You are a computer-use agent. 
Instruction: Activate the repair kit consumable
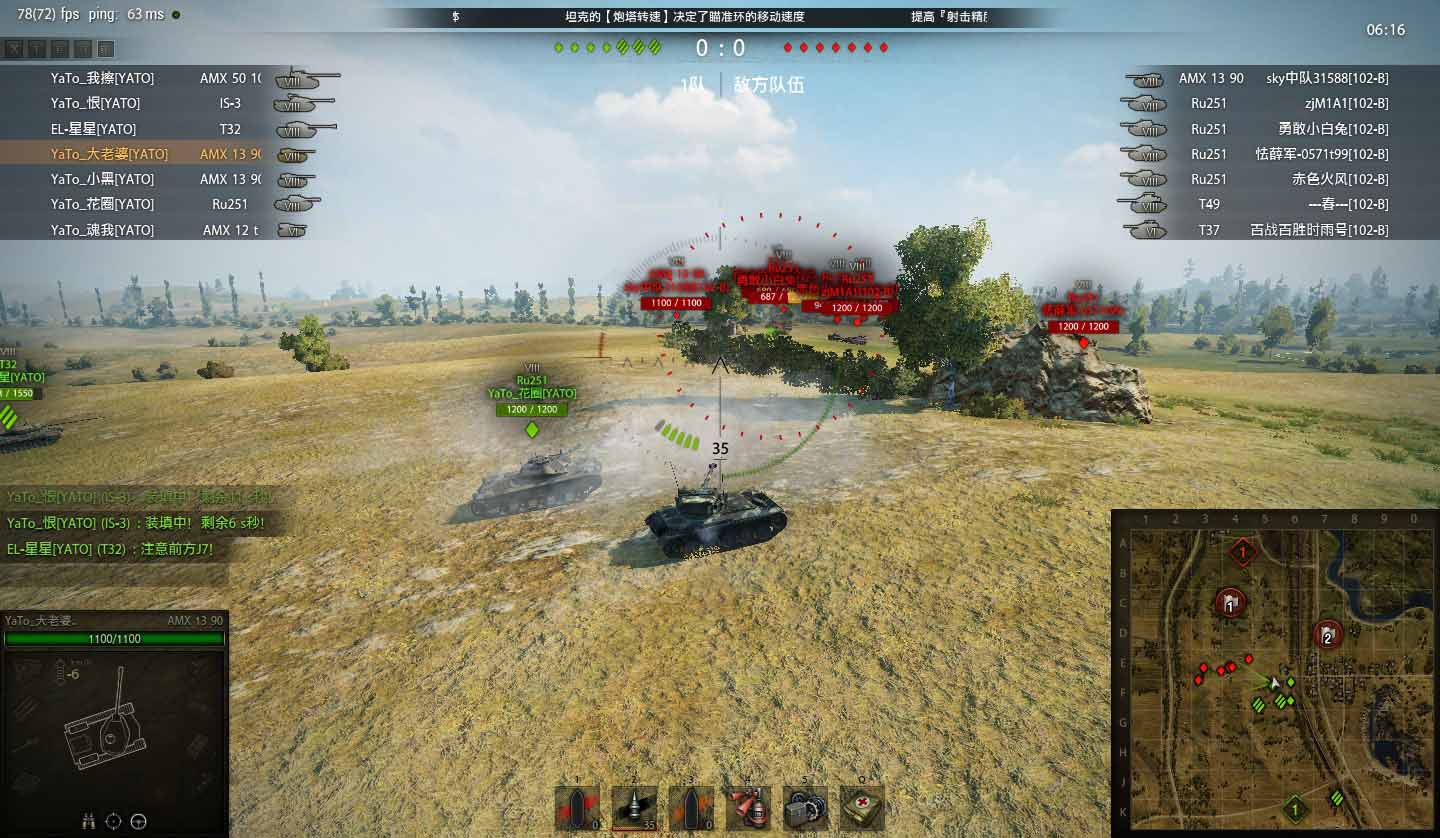pyautogui.click(x=803, y=808)
